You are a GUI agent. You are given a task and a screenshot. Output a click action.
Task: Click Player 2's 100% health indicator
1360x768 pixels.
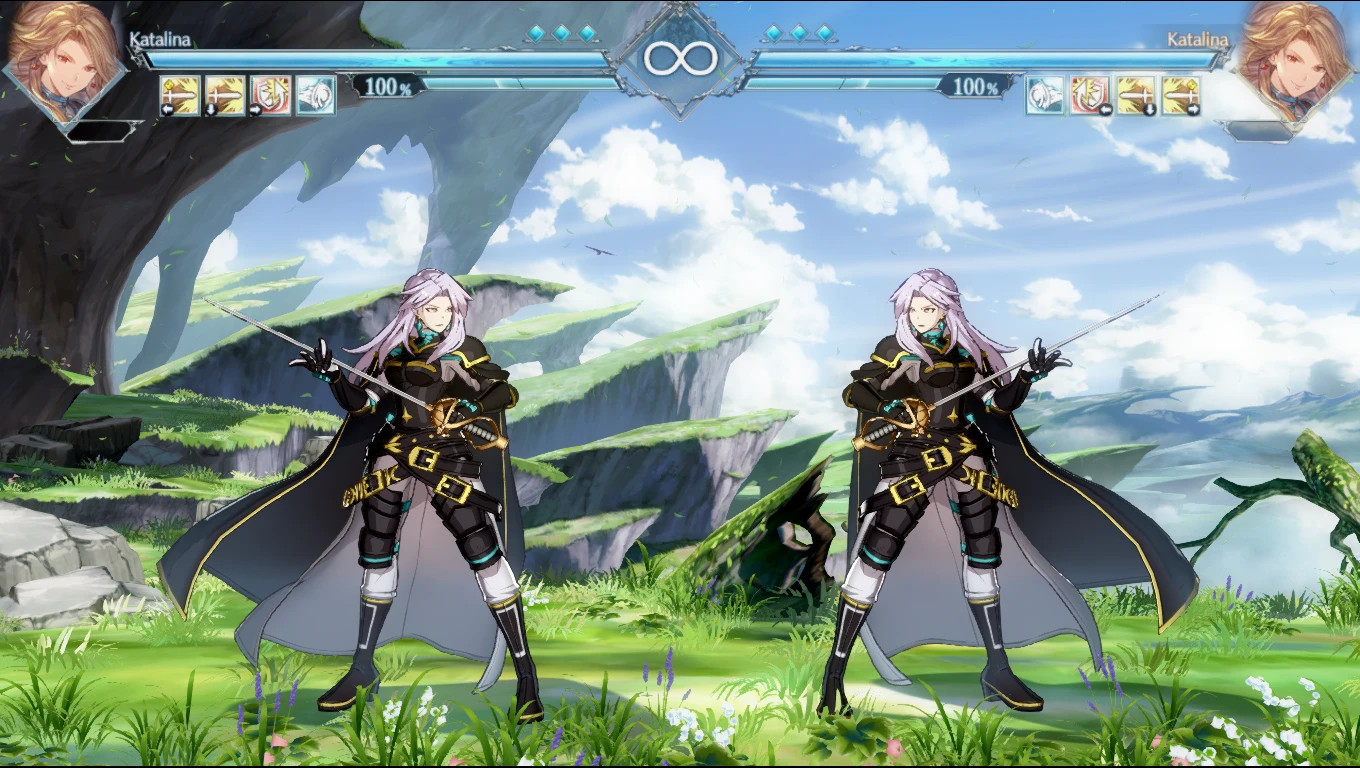click(x=976, y=88)
